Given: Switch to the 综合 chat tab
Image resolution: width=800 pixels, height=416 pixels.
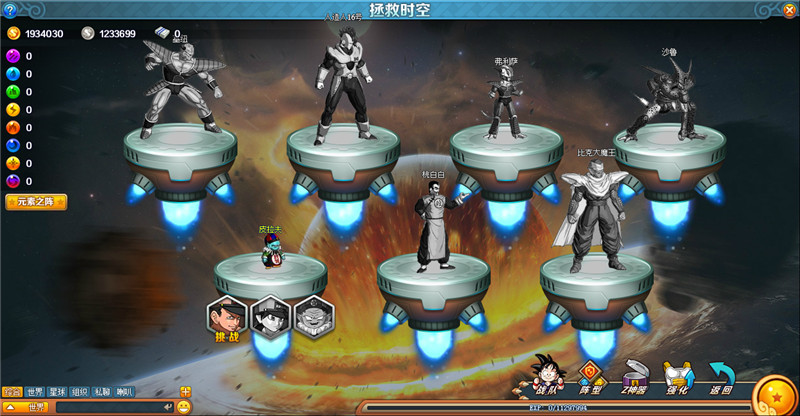Looking at the screenshot, I should (x=12, y=391).
